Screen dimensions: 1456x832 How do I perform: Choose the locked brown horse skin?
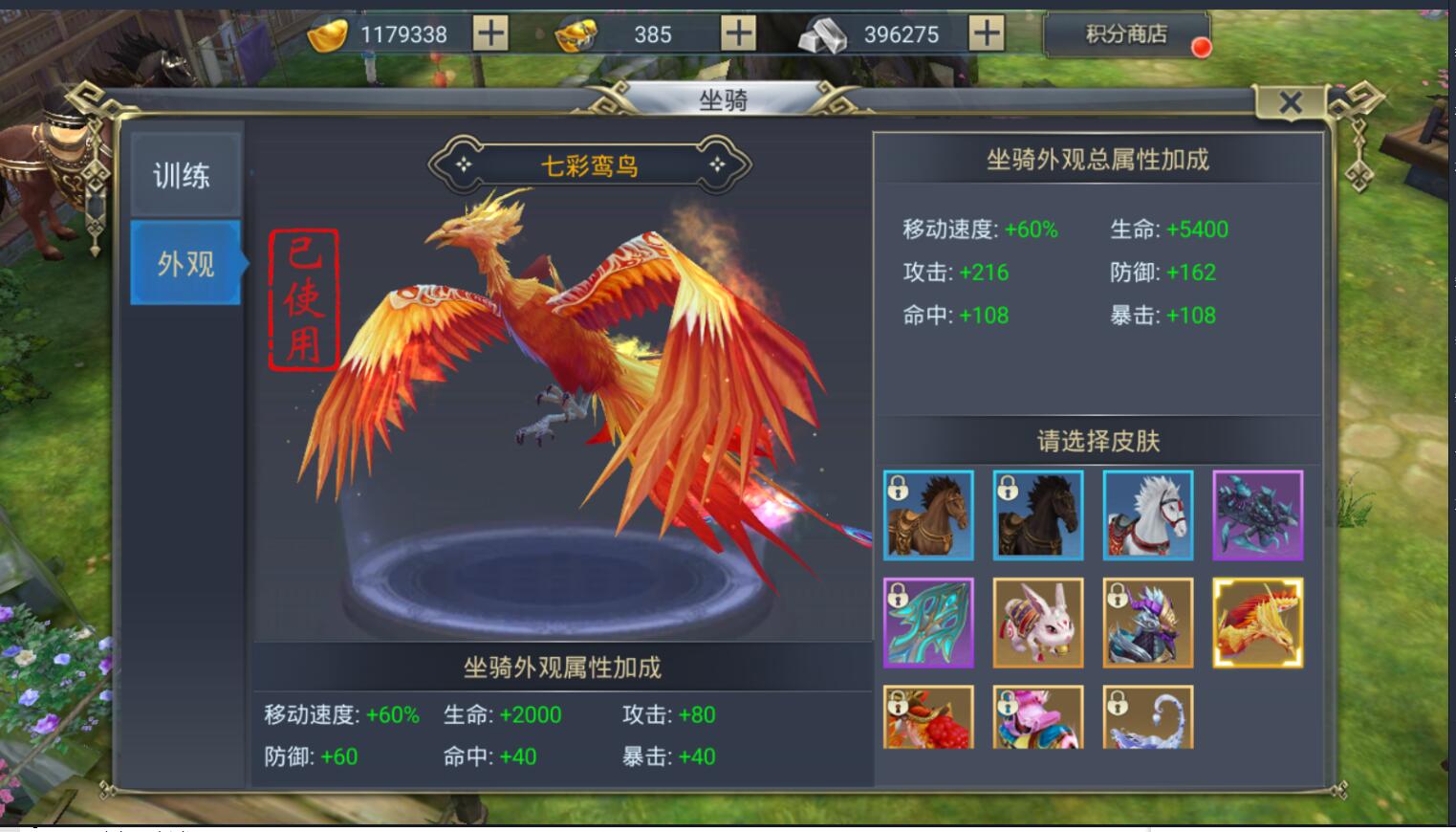pos(928,515)
